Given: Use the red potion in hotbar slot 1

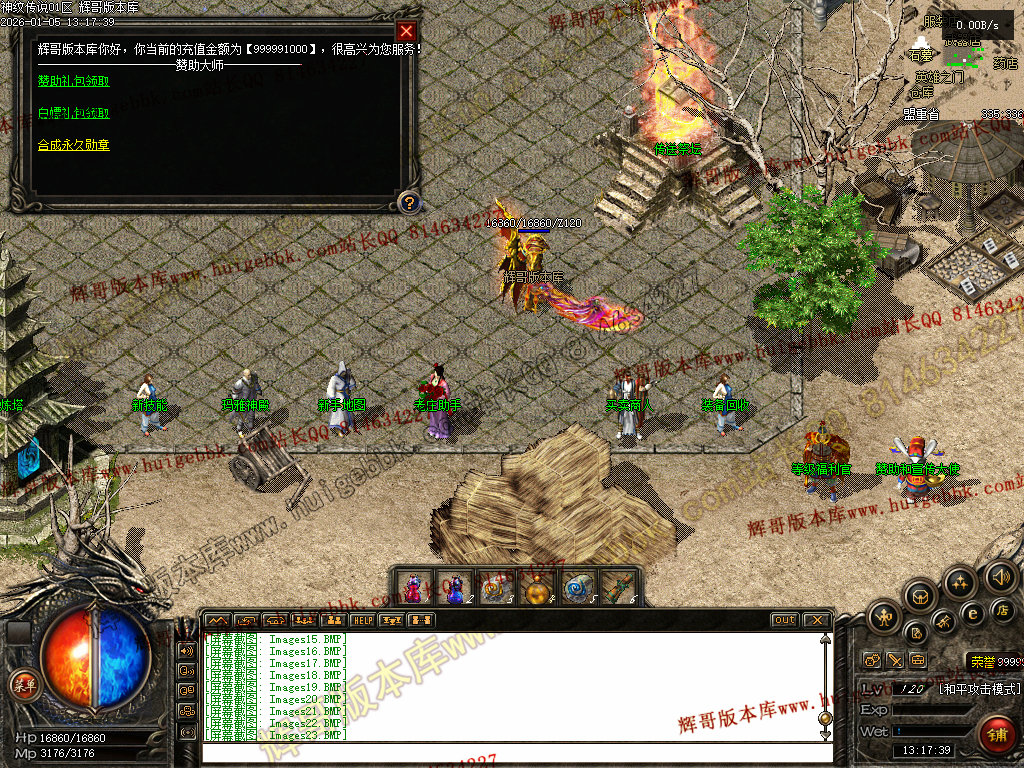Looking at the screenshot, I should 413,588.
